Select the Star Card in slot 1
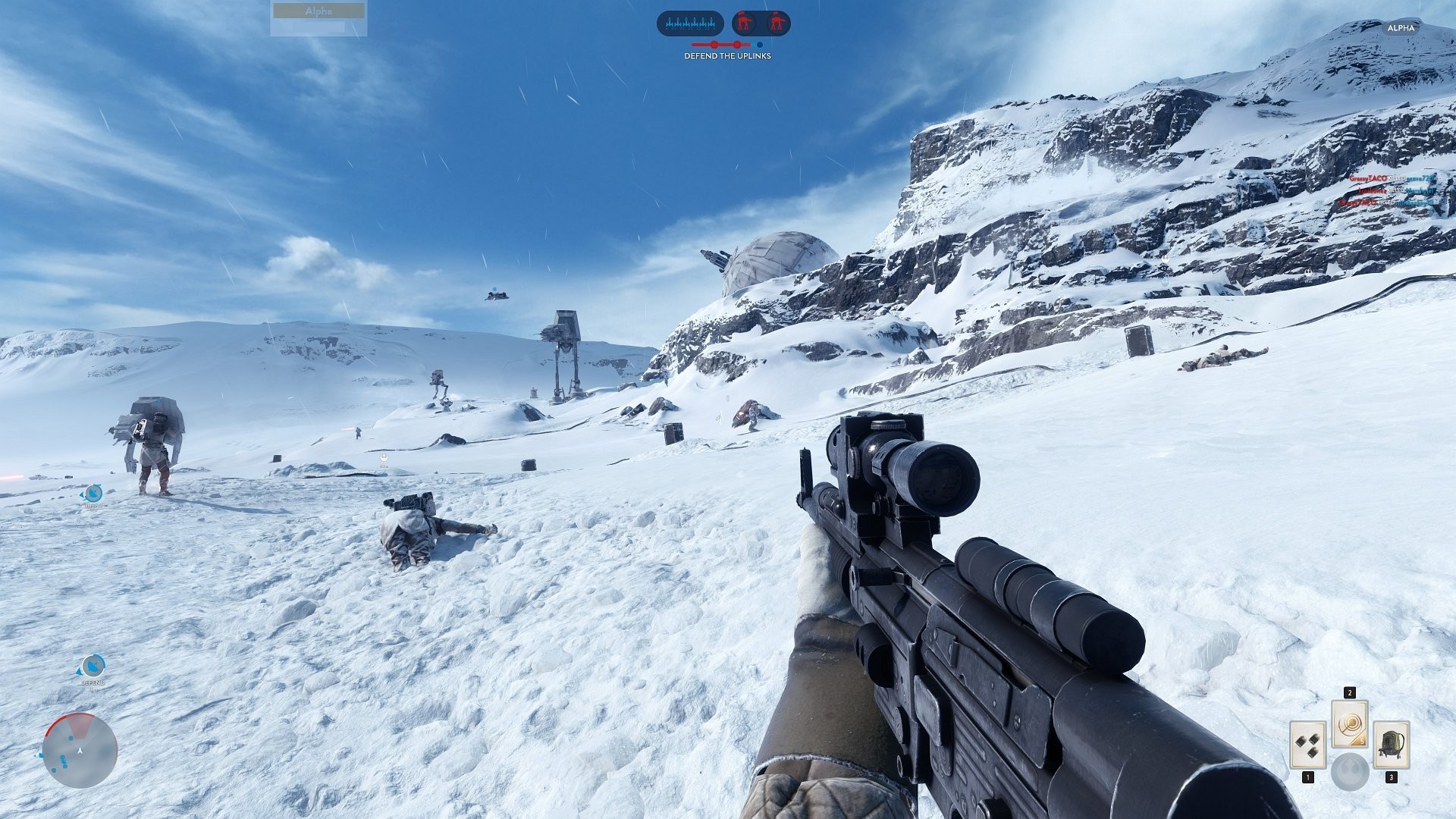This screenshot has width=1456, height=819. pos(1308,745)
